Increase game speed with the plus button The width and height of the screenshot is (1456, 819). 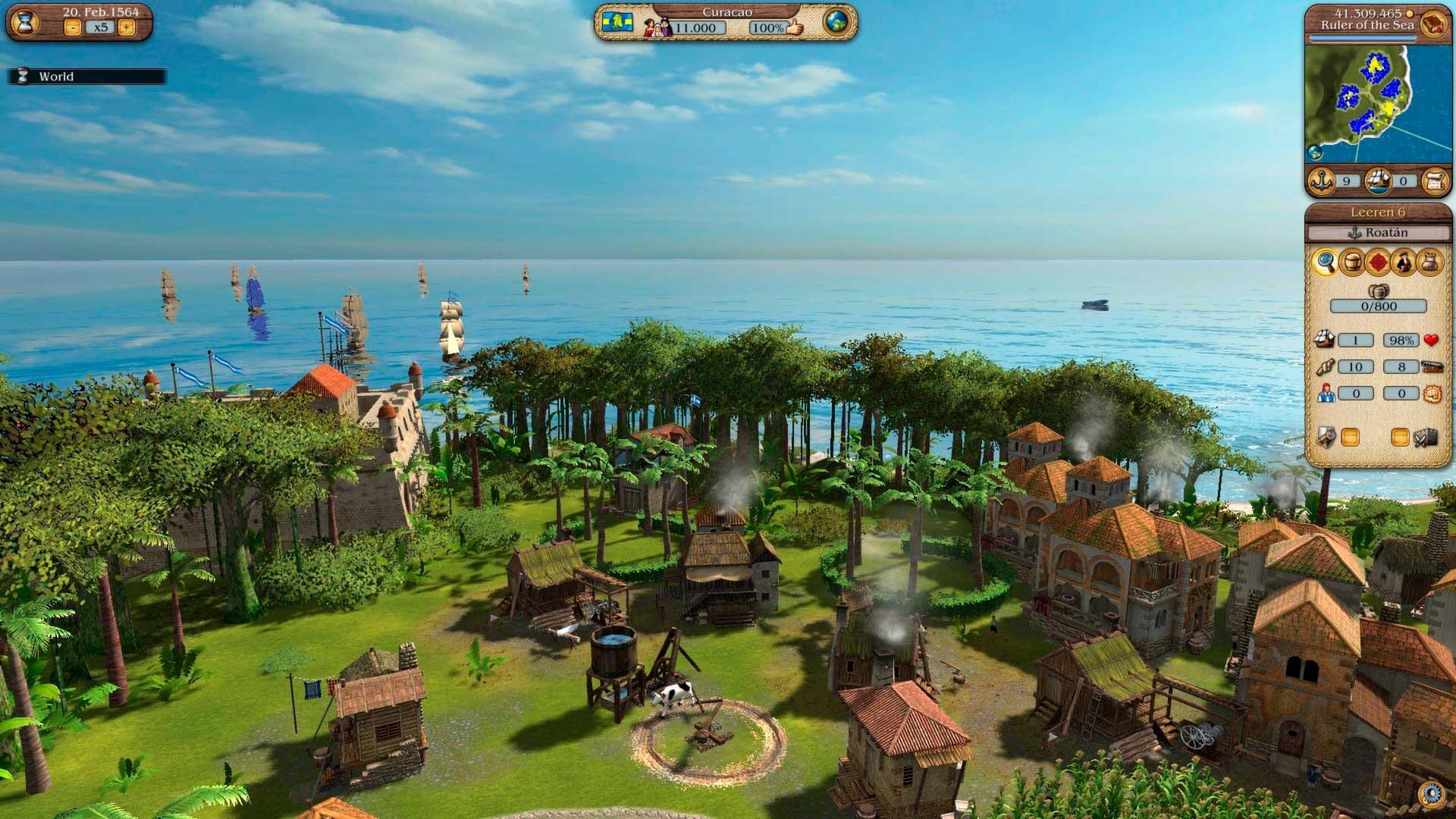click(x=127, y=27)
